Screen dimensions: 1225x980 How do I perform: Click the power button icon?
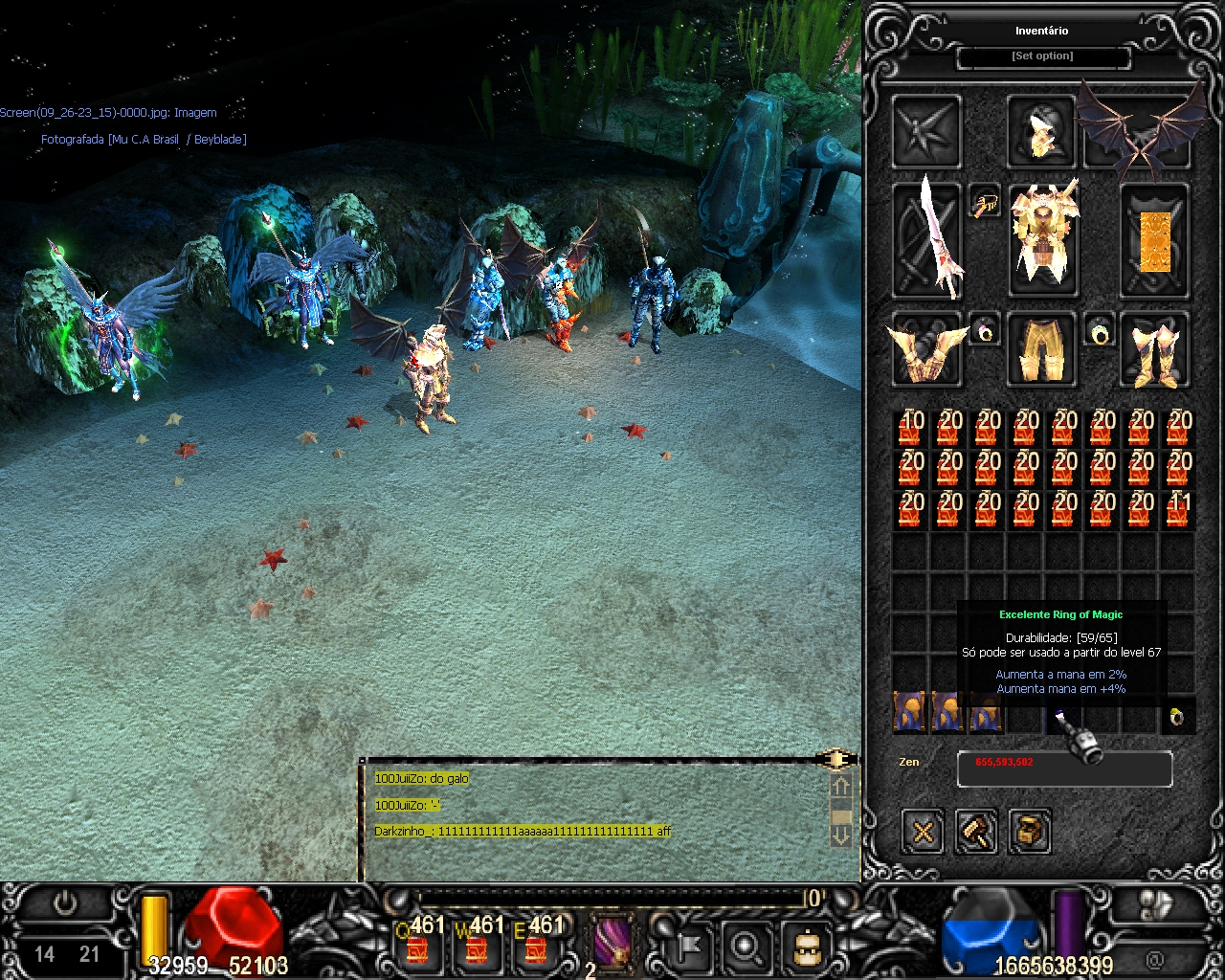click(65, 903)
